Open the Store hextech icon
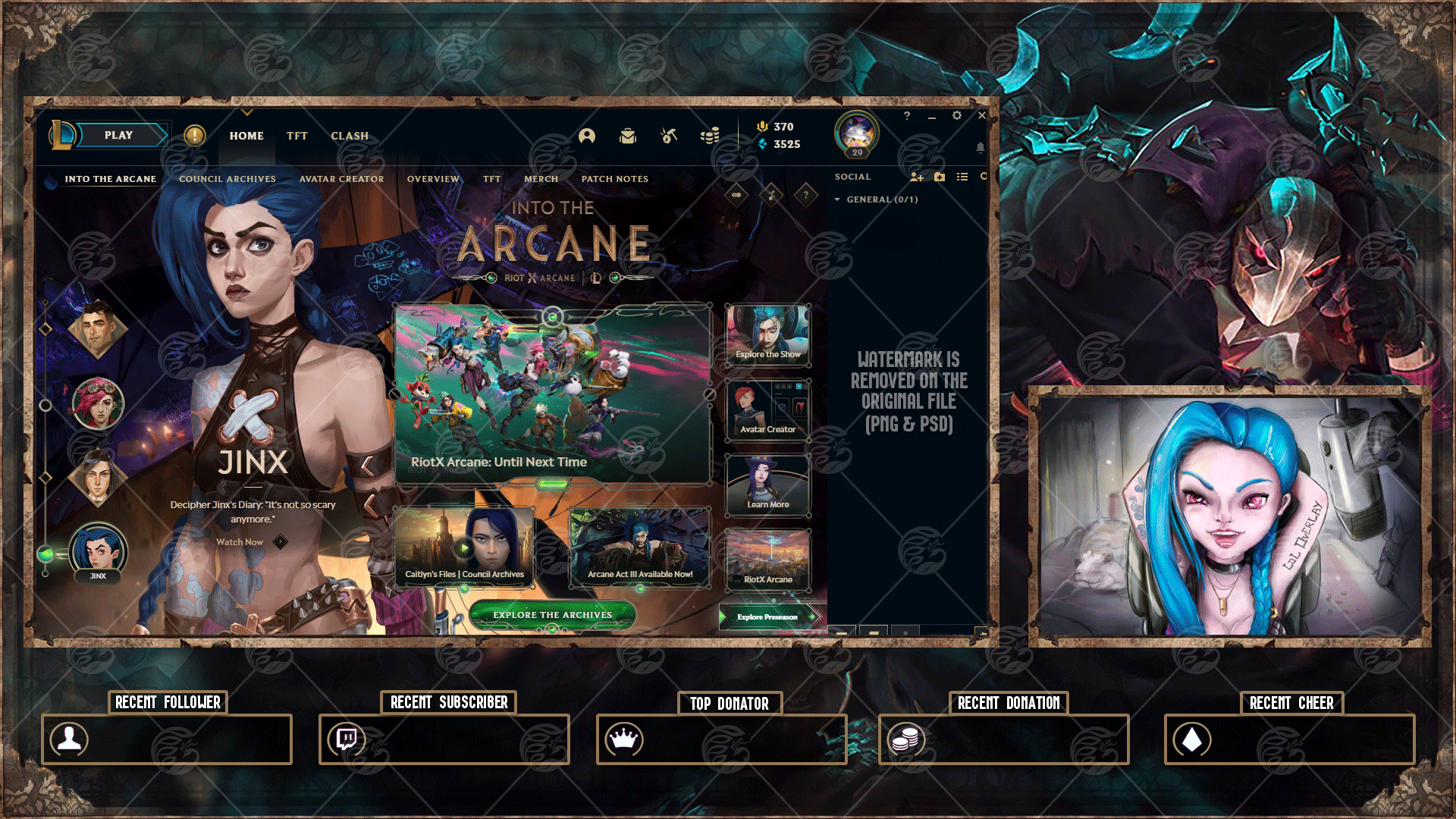This screenshot has width=1456, height=819. pyautogui.click(x=667, y=136)
